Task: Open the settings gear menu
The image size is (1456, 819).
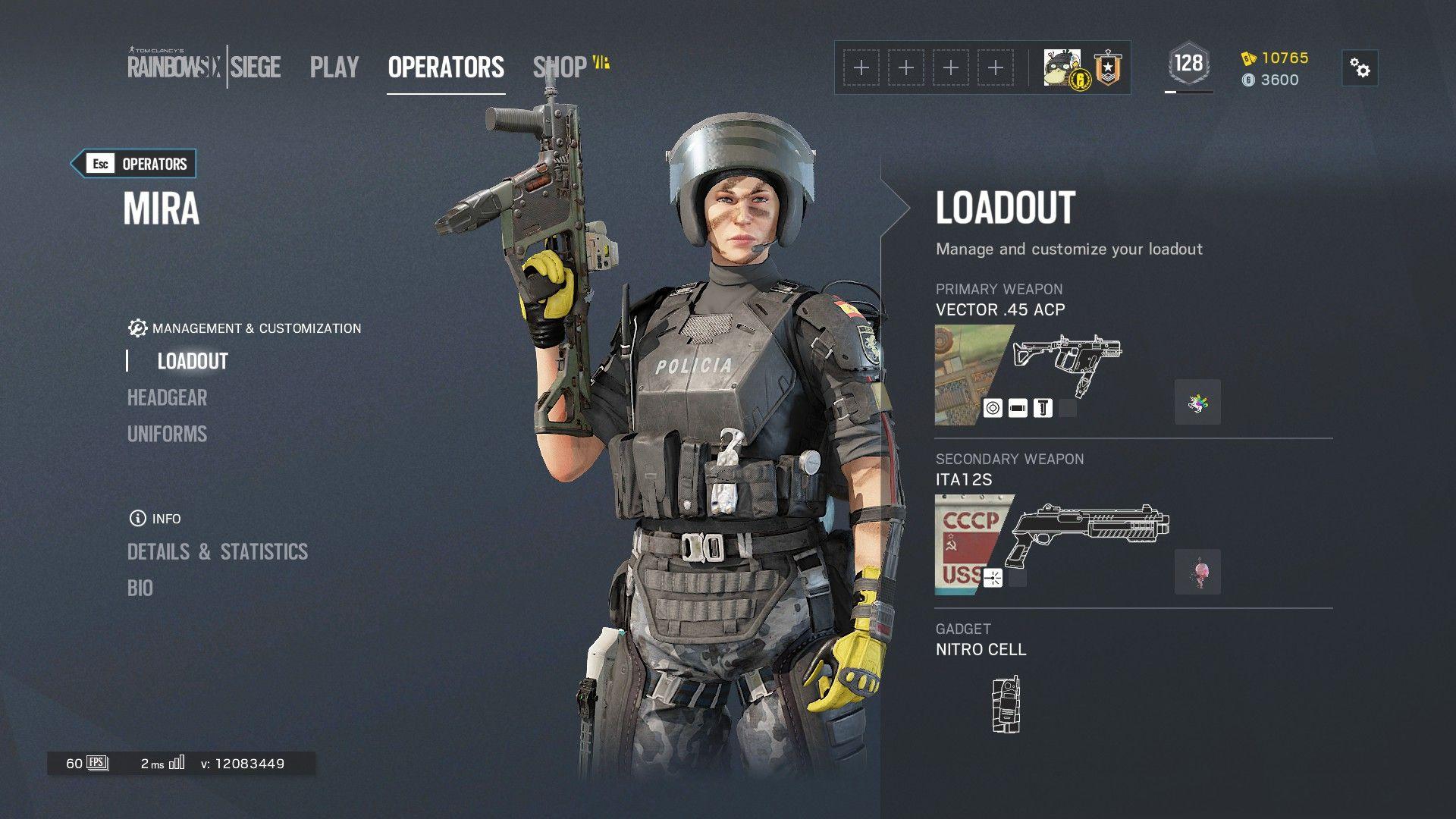Action: click(1360, 68)
